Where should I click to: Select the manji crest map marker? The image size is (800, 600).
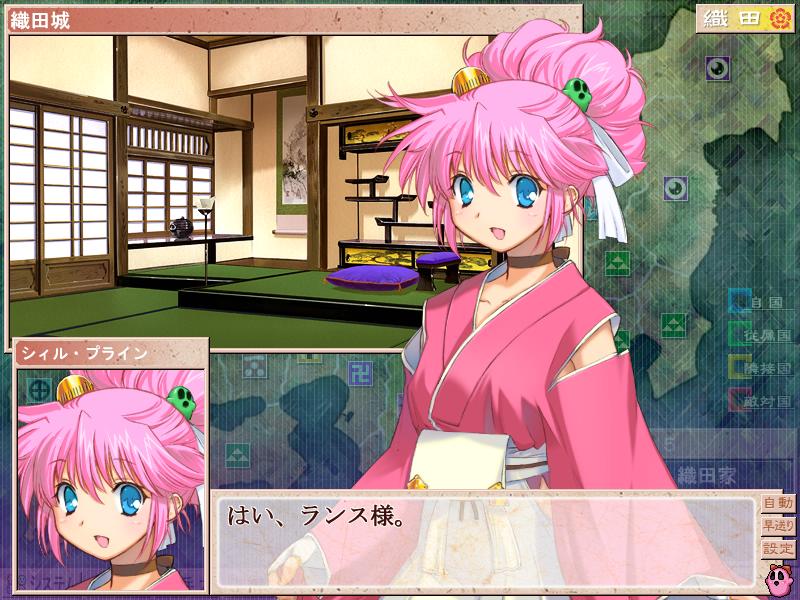pyautogui.click(x=359, y=375)
